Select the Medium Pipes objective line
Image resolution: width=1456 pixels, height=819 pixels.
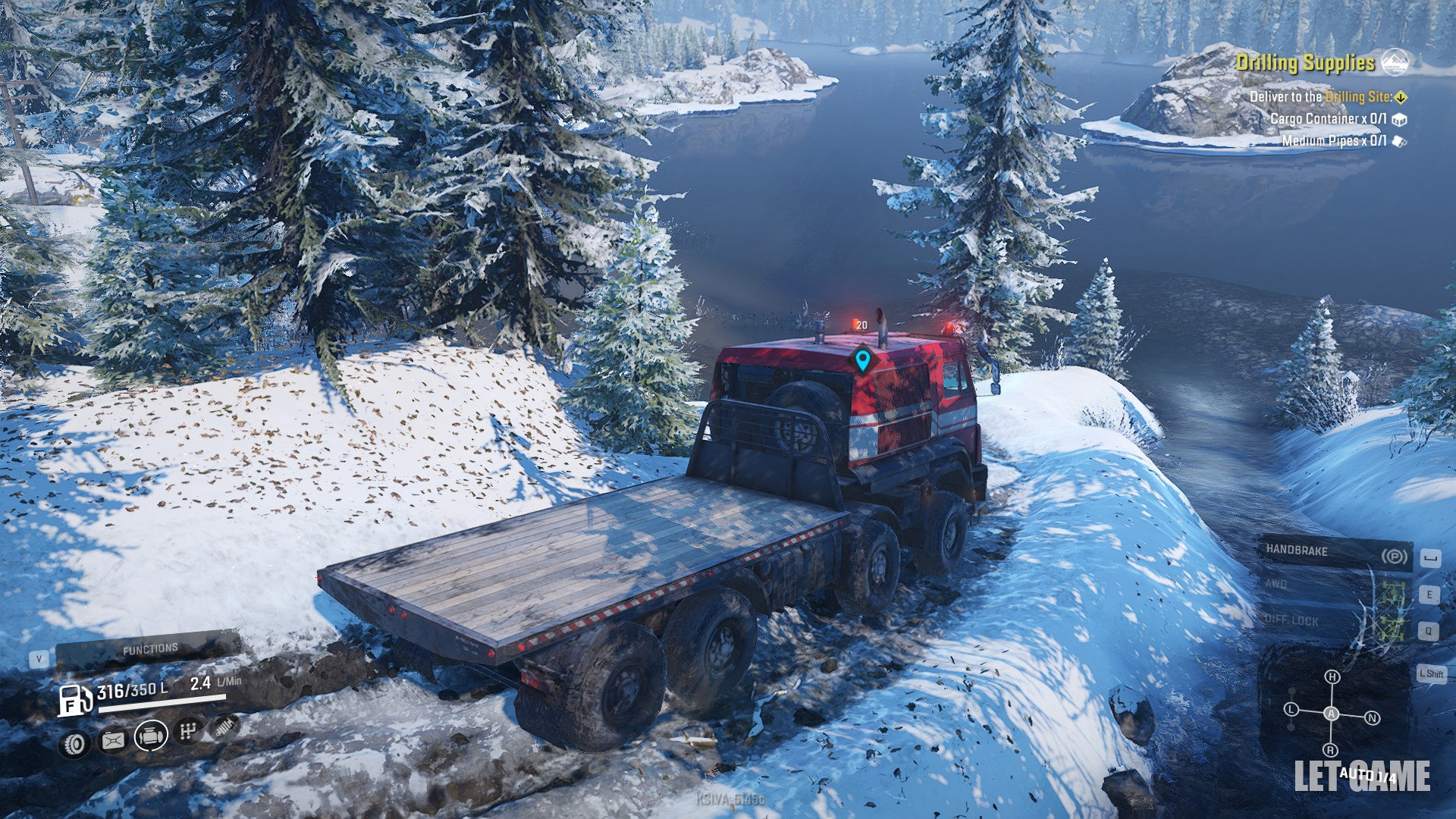(x=1333, y=141)
